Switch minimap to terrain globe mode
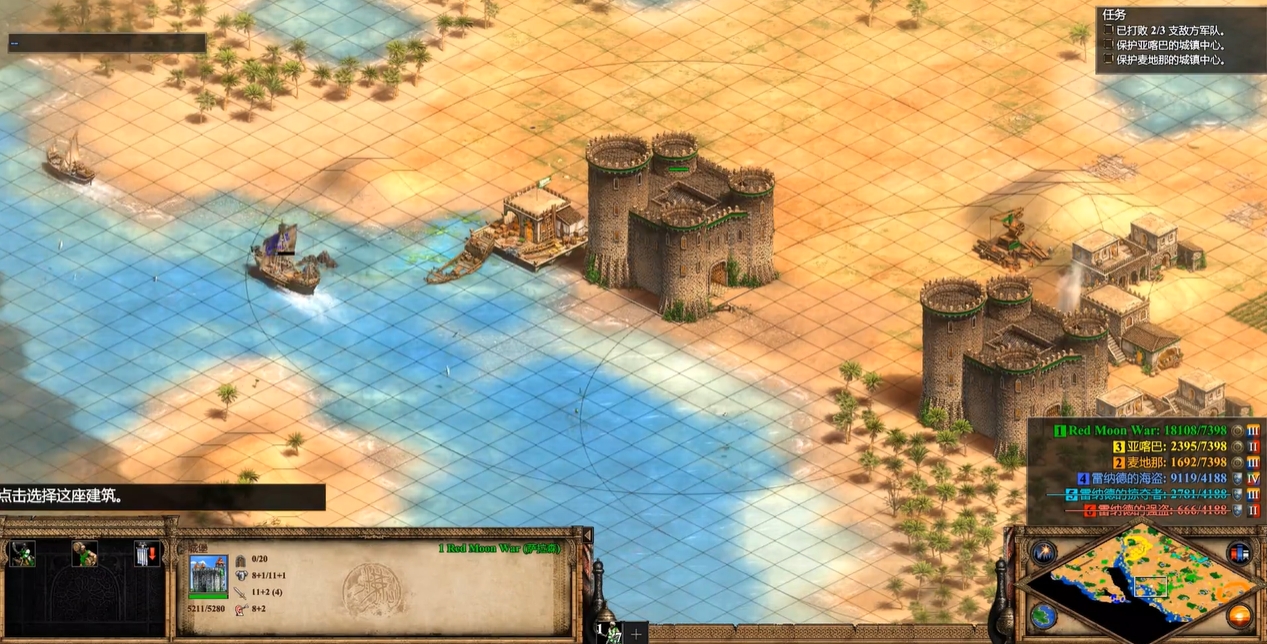The image size is (1267, 644). (1043, 614)
